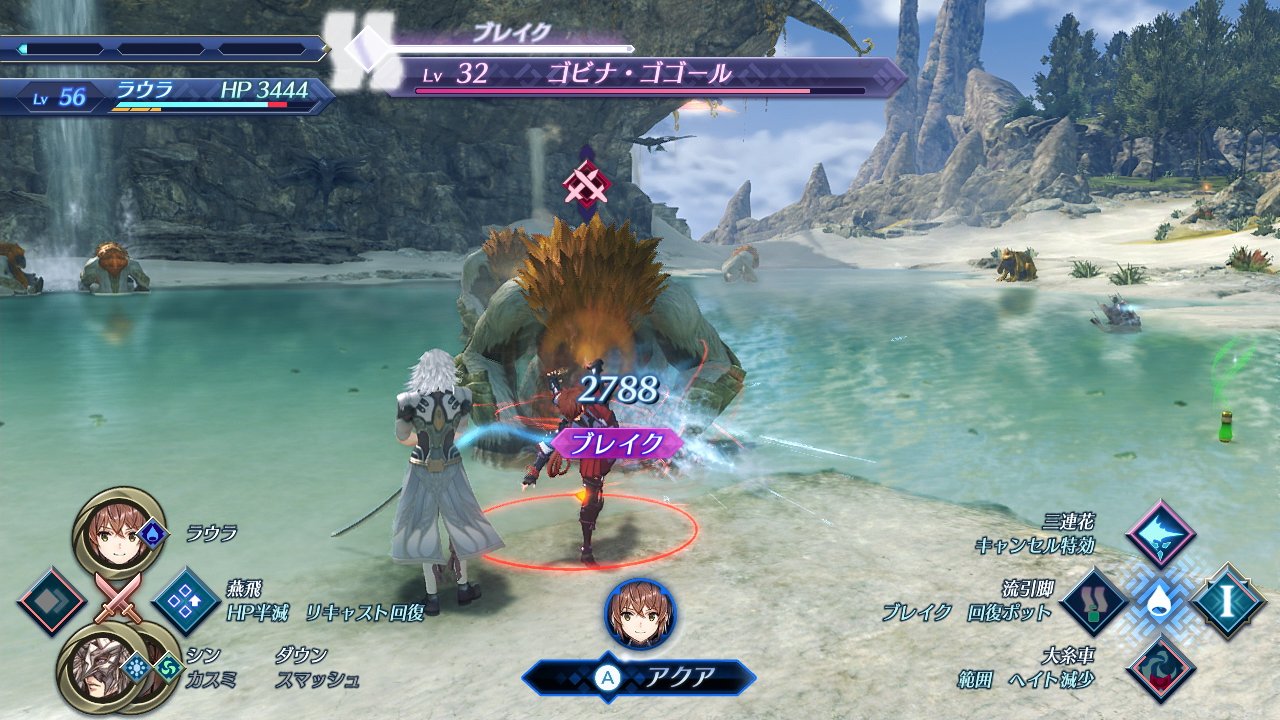Select the round portrait above アクア

click(x=640, y=613)
